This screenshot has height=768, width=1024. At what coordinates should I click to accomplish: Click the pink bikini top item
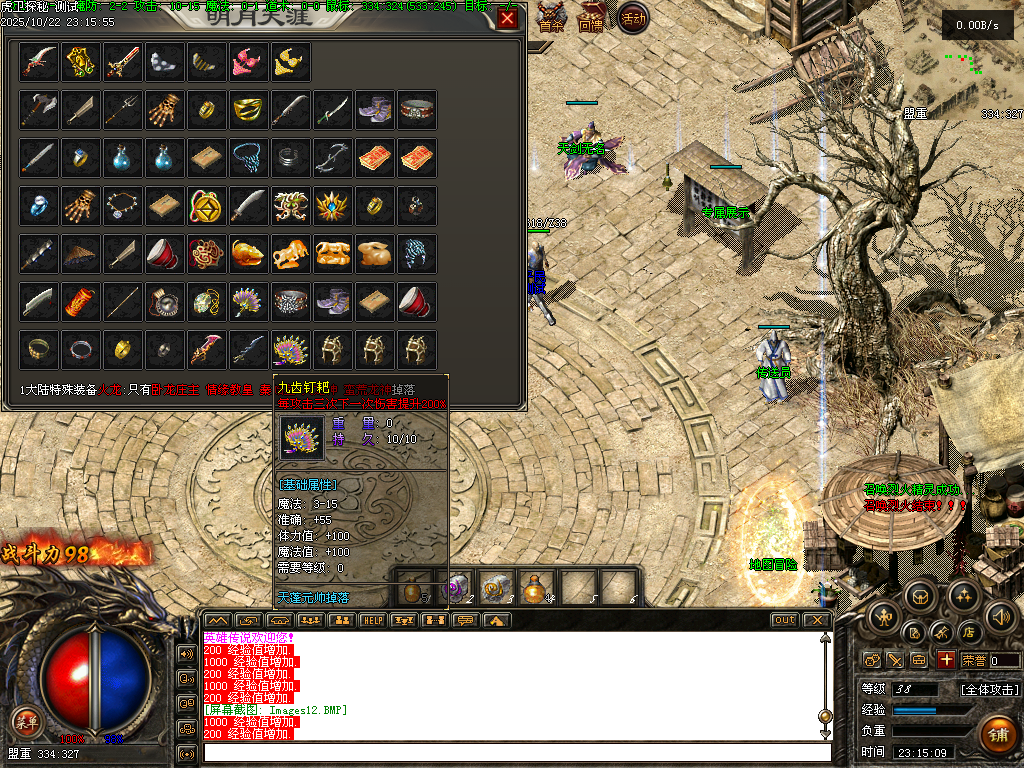click(x=249, y=61)
